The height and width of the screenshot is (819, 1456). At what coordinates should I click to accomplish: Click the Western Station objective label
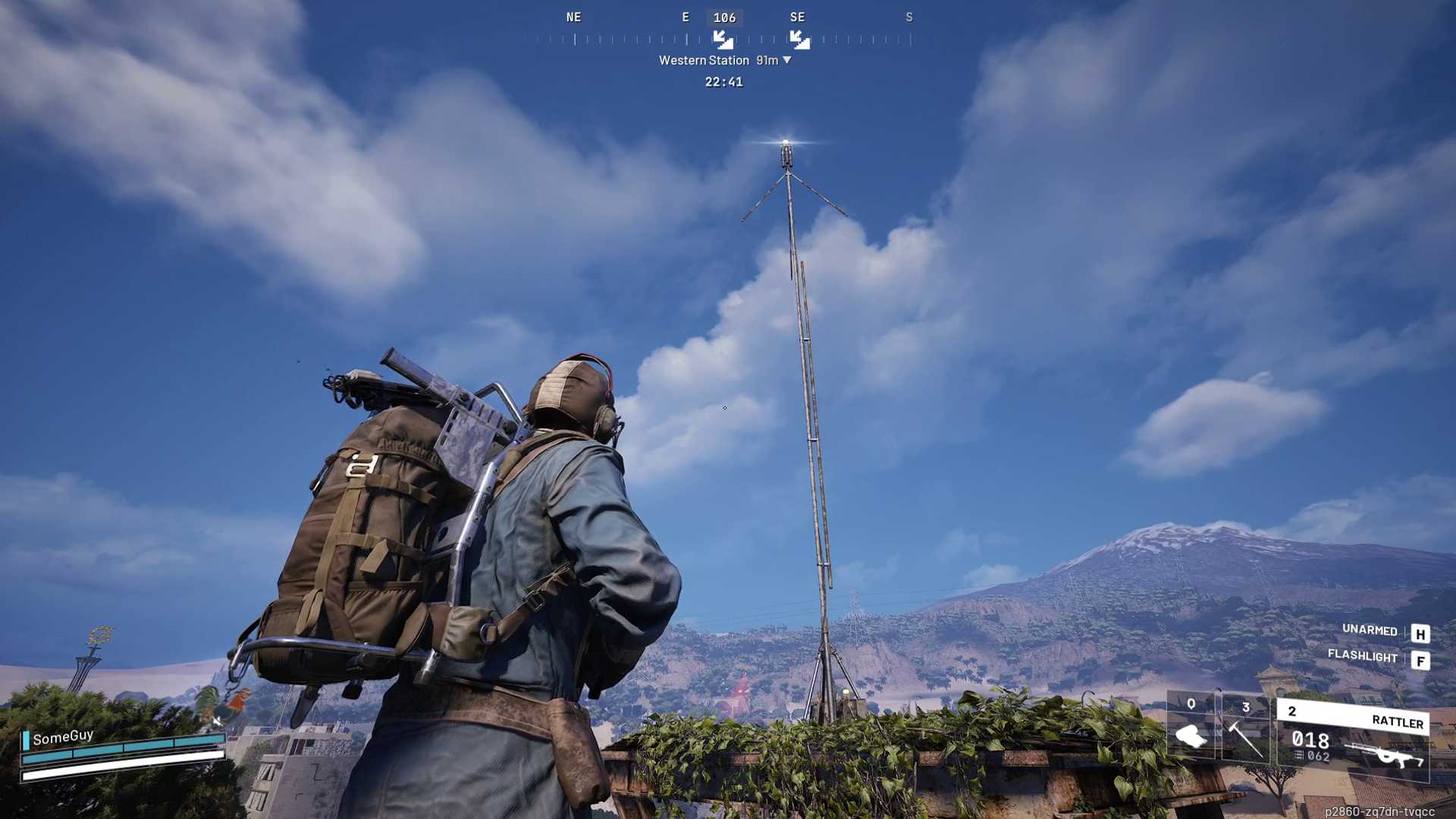pos(704,61)
